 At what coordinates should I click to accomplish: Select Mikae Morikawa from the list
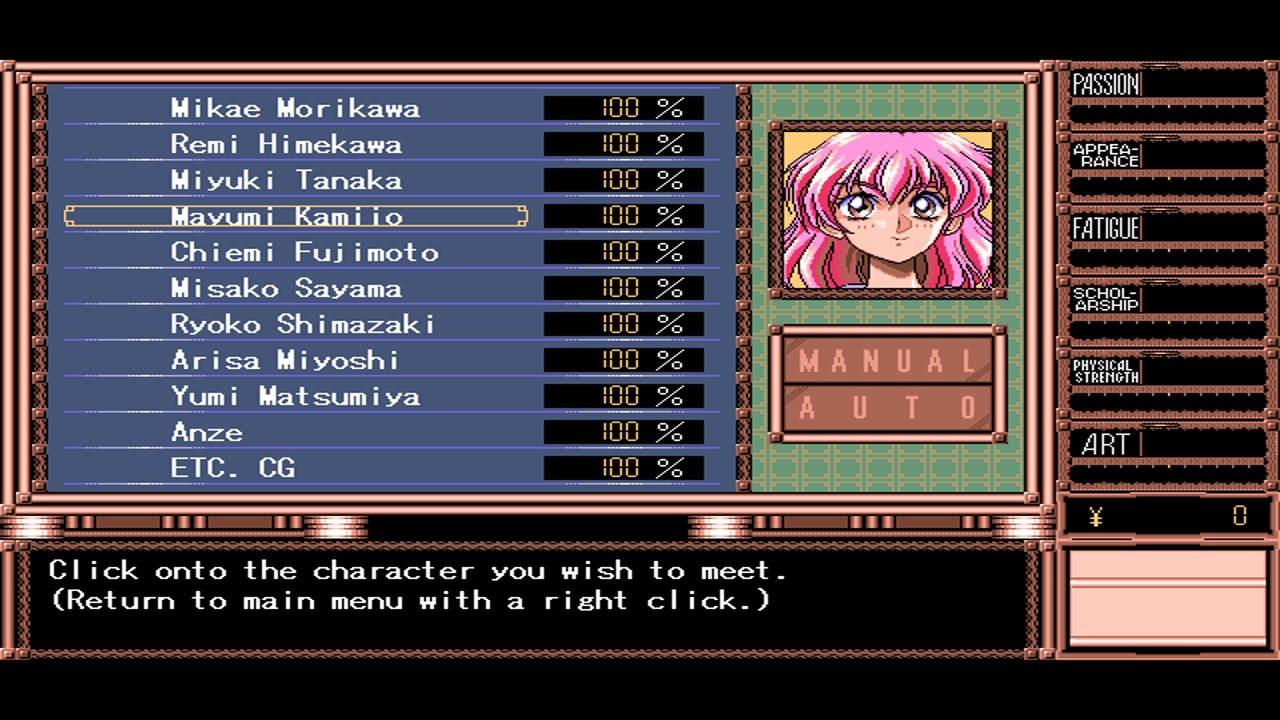pyautogui.click(x=295, y=108)
